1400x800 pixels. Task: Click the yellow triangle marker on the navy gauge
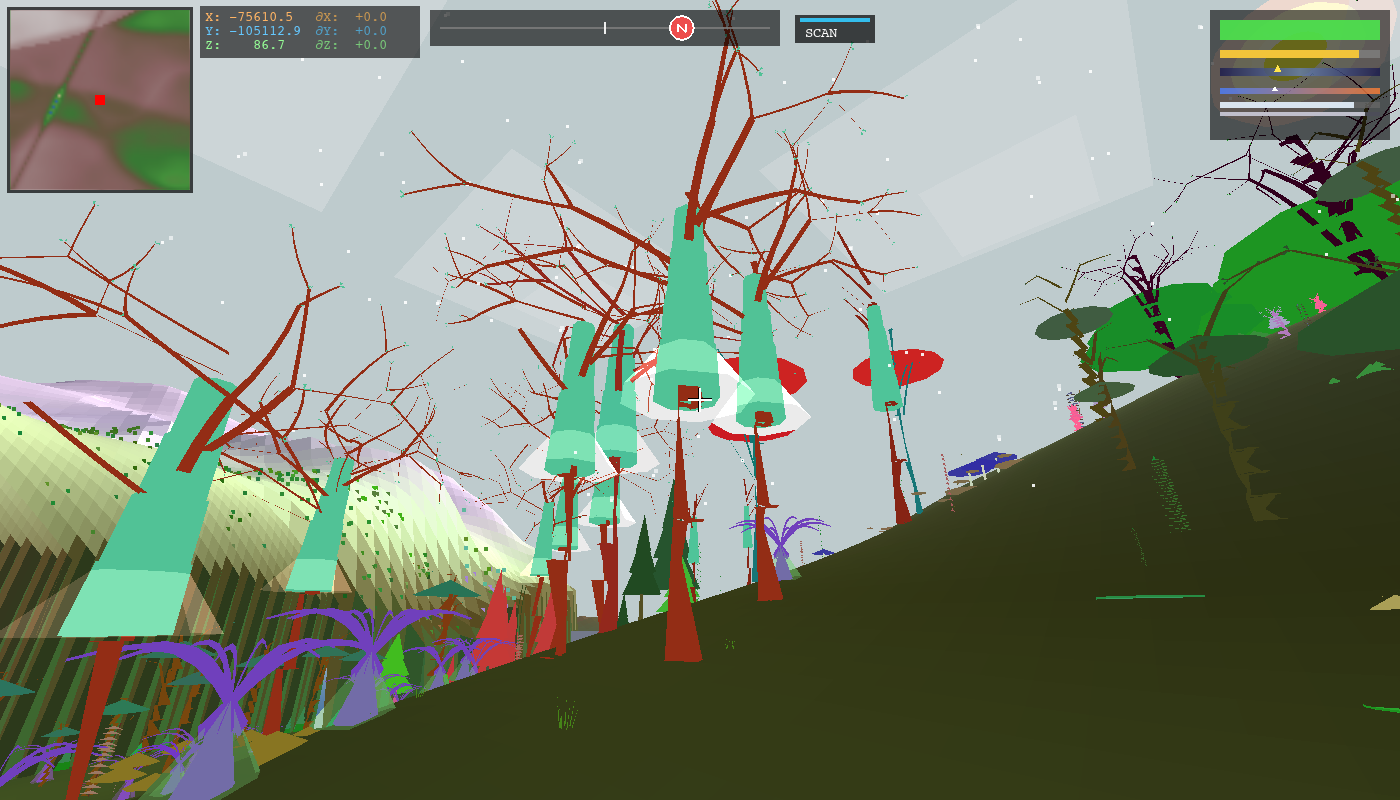[1277, 68]
